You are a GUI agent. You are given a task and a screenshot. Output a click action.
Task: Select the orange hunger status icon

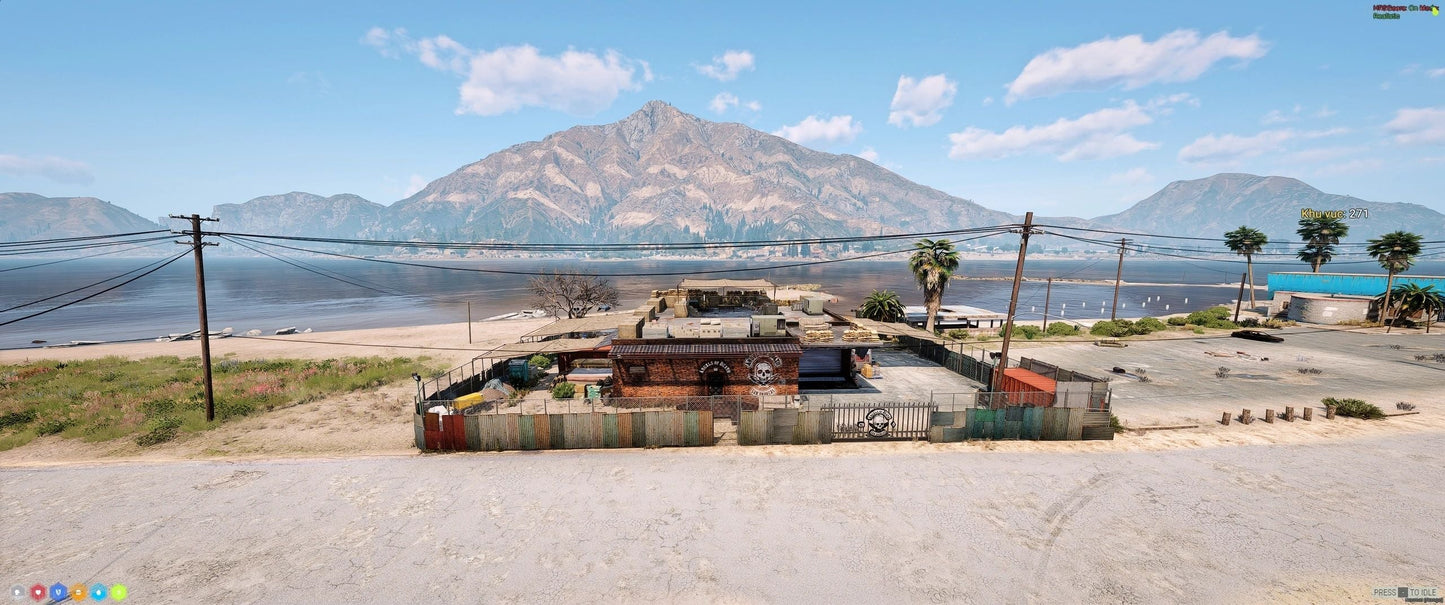(78, 592)
